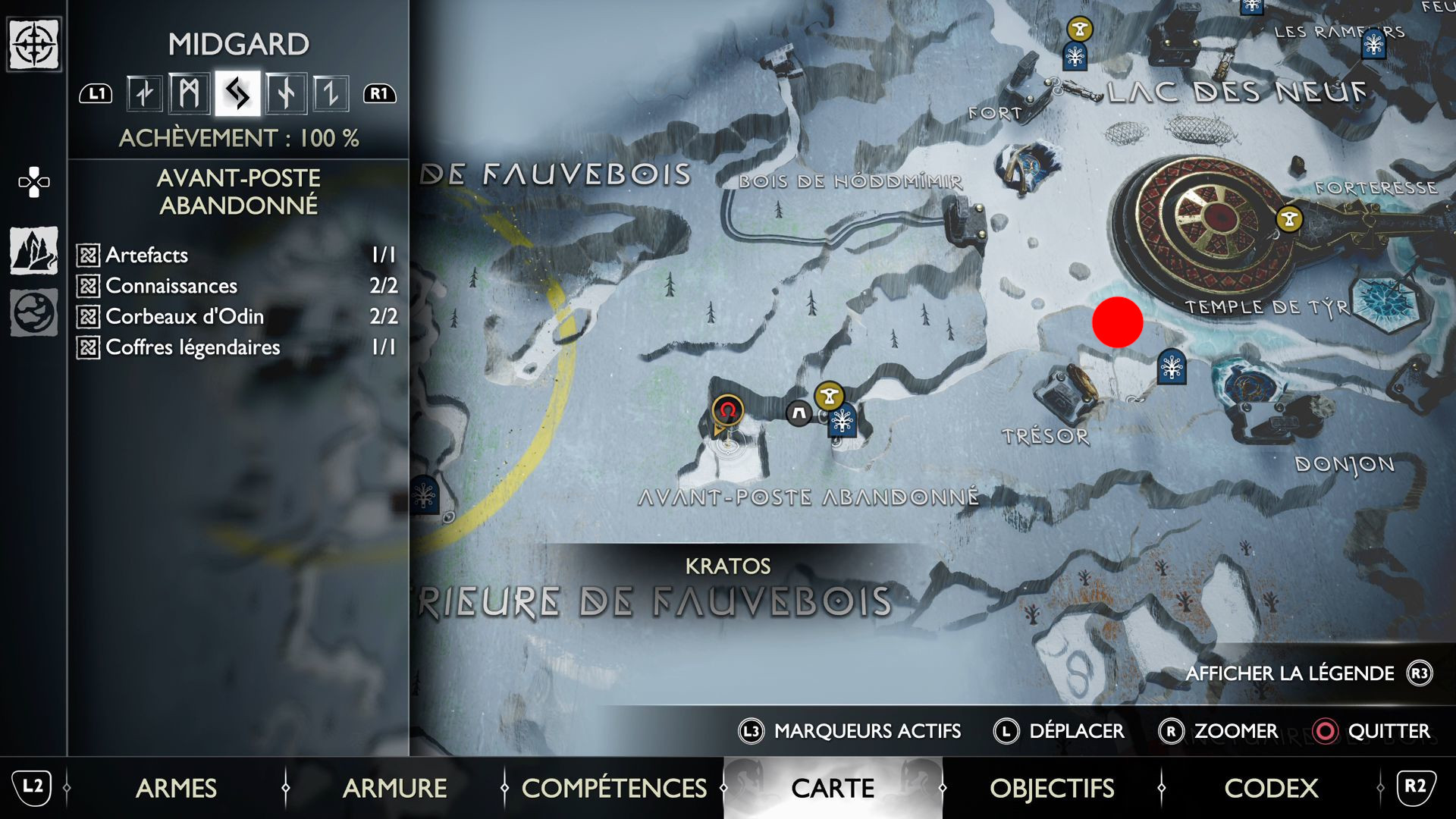Open the Objectifs tab
The image size is (1456, 819).
1052,788
